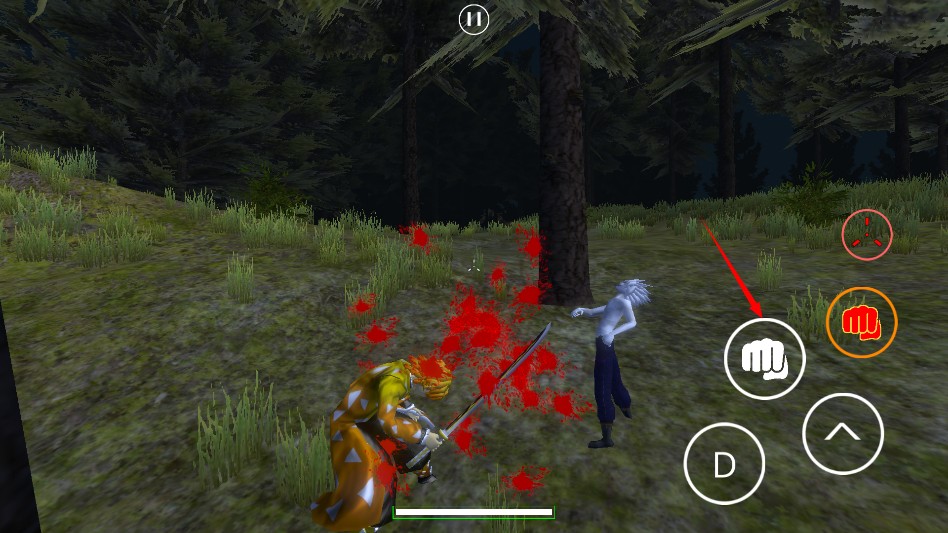Tap the round D button
948x533 pixels.
click(x=724, y=464)
